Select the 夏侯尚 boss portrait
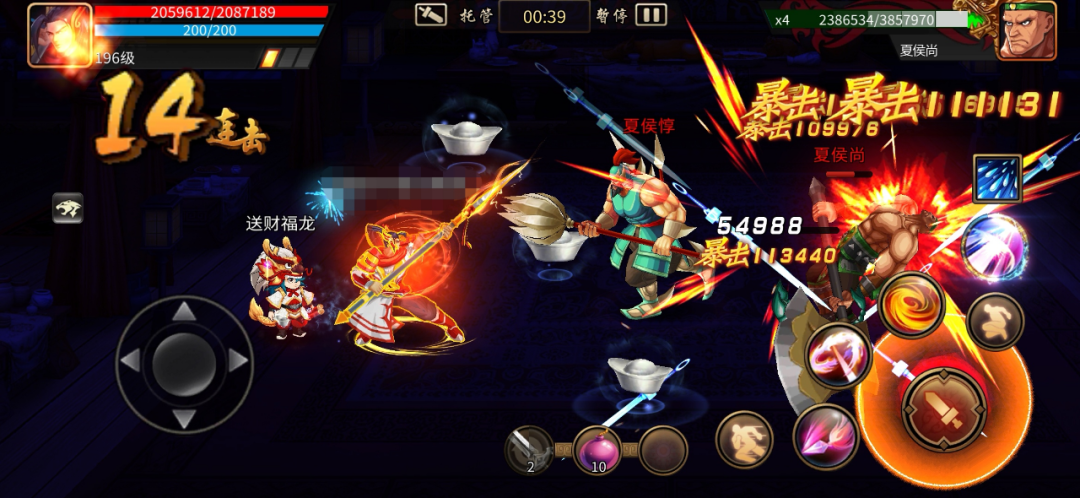 pos(1026,31)
